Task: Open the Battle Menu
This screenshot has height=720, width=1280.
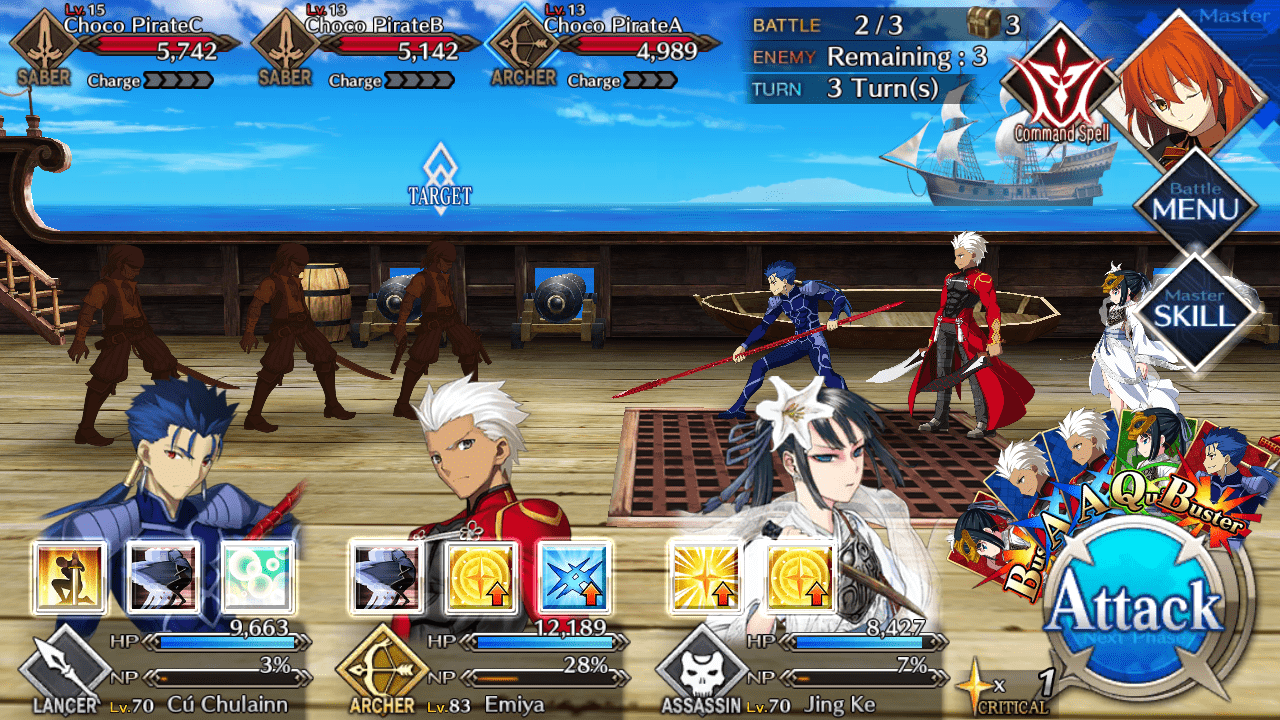Action: [x=1195, y=203]
